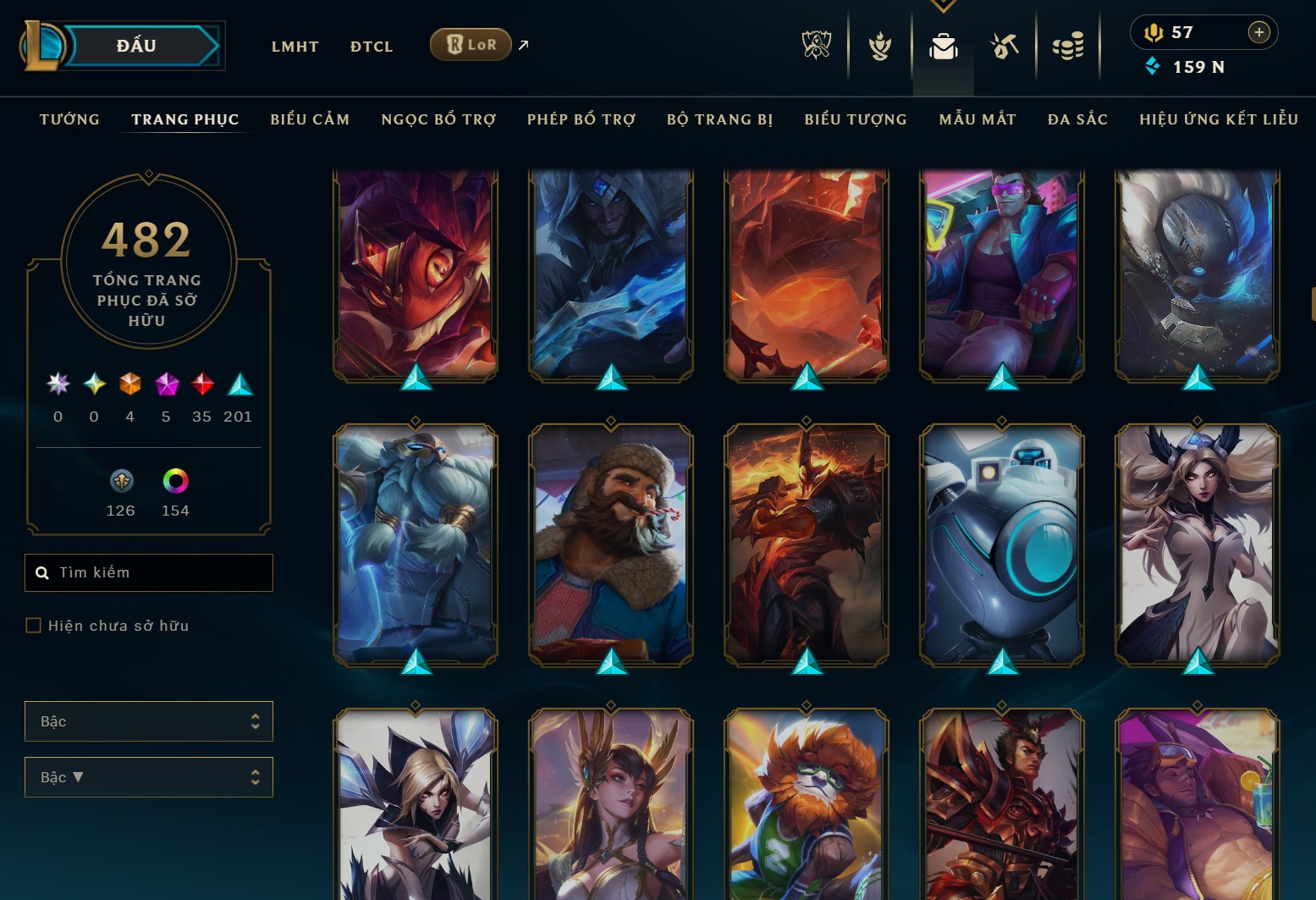The height and width of the screenshot is (900, 1316).
Task: Open the LoR external link
Action: pyautogui.click(x=471, y=44)
